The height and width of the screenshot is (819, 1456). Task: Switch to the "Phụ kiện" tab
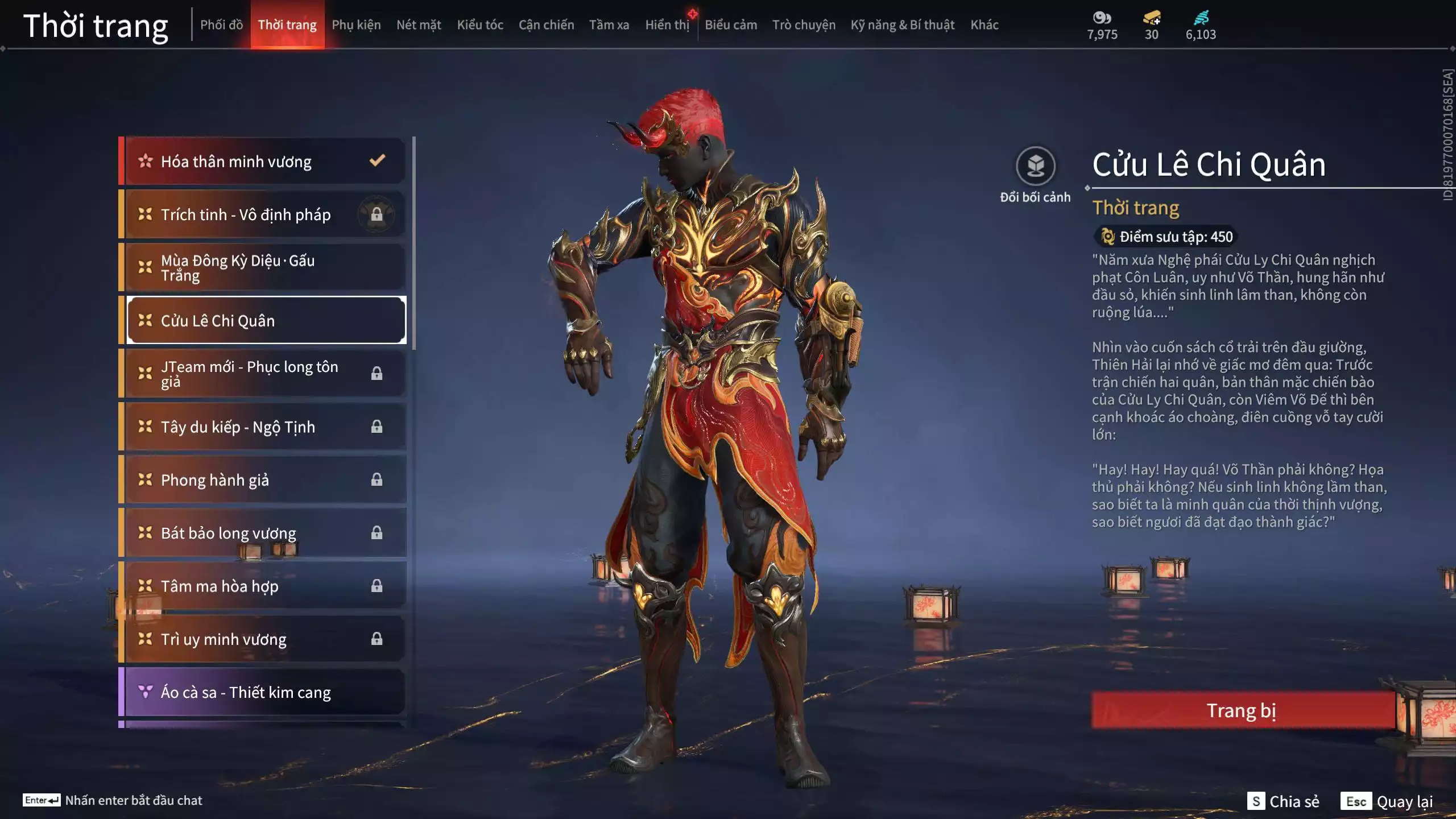[x=357, y=24]
